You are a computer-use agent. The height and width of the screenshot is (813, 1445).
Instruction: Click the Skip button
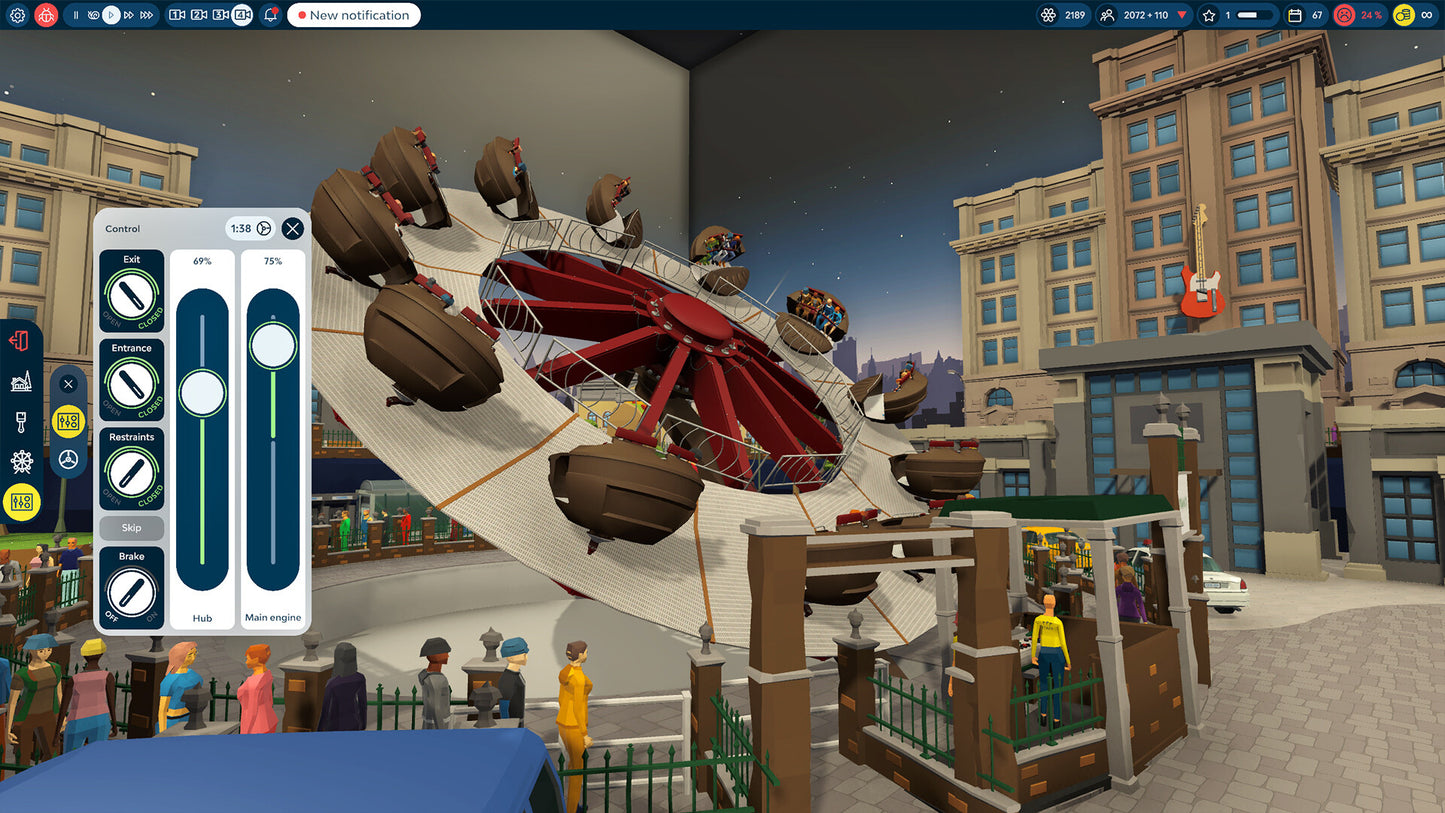click(132, 528)
